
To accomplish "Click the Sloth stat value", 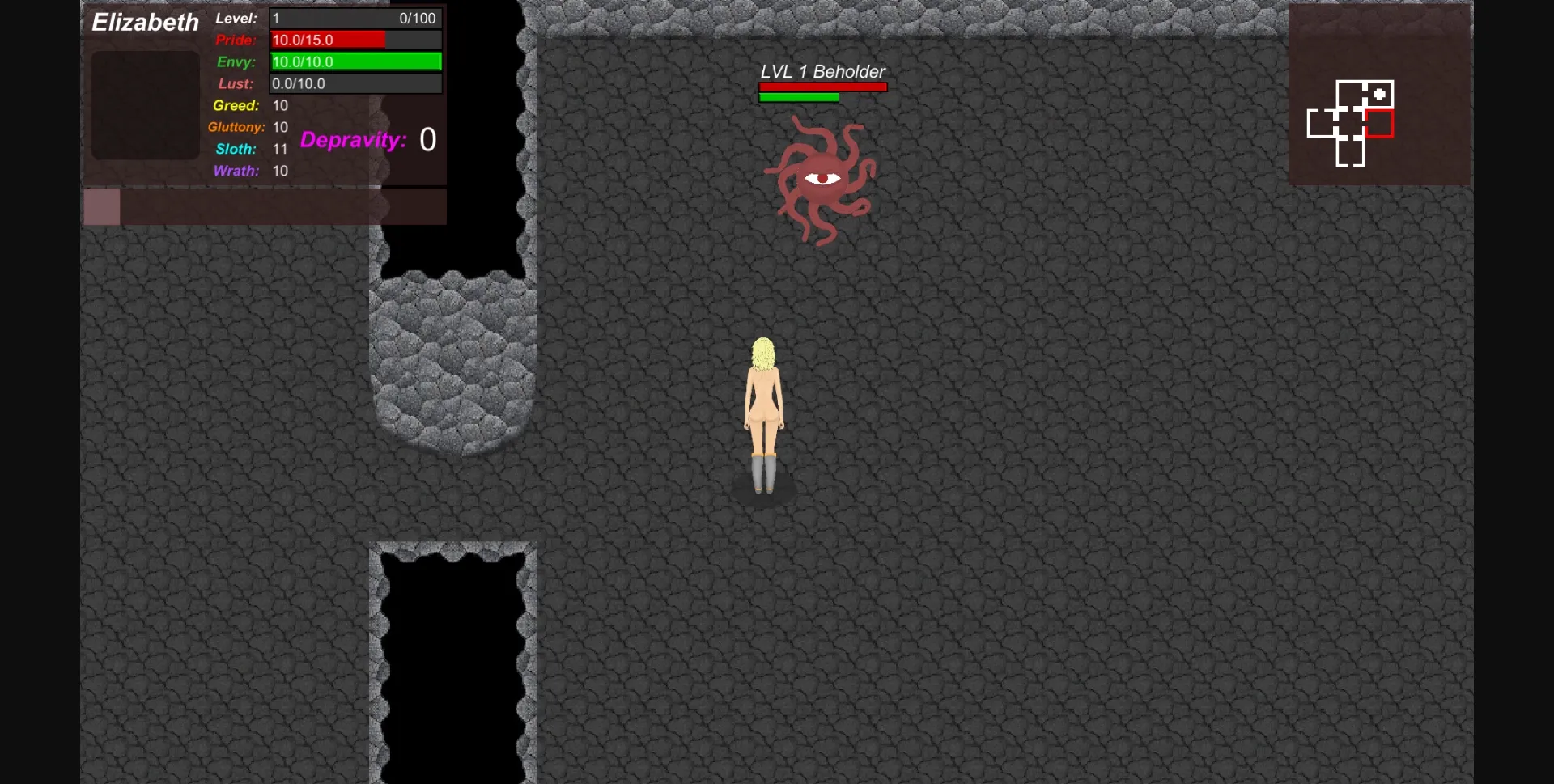I will coord(280,149).
